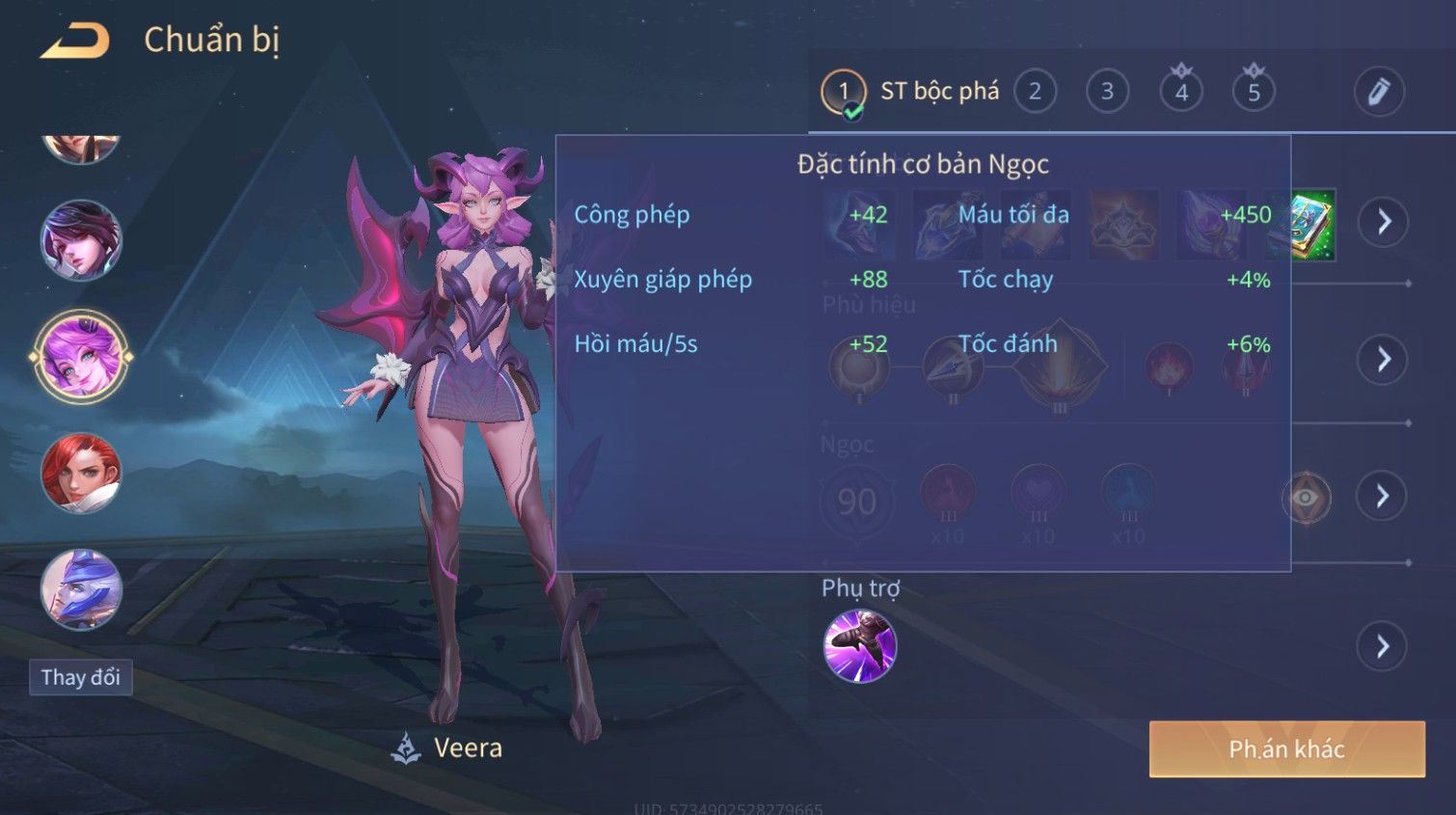Expand the Ngọc arcana section arrow
The image size is (1456, 815).
coord(1382,497)
